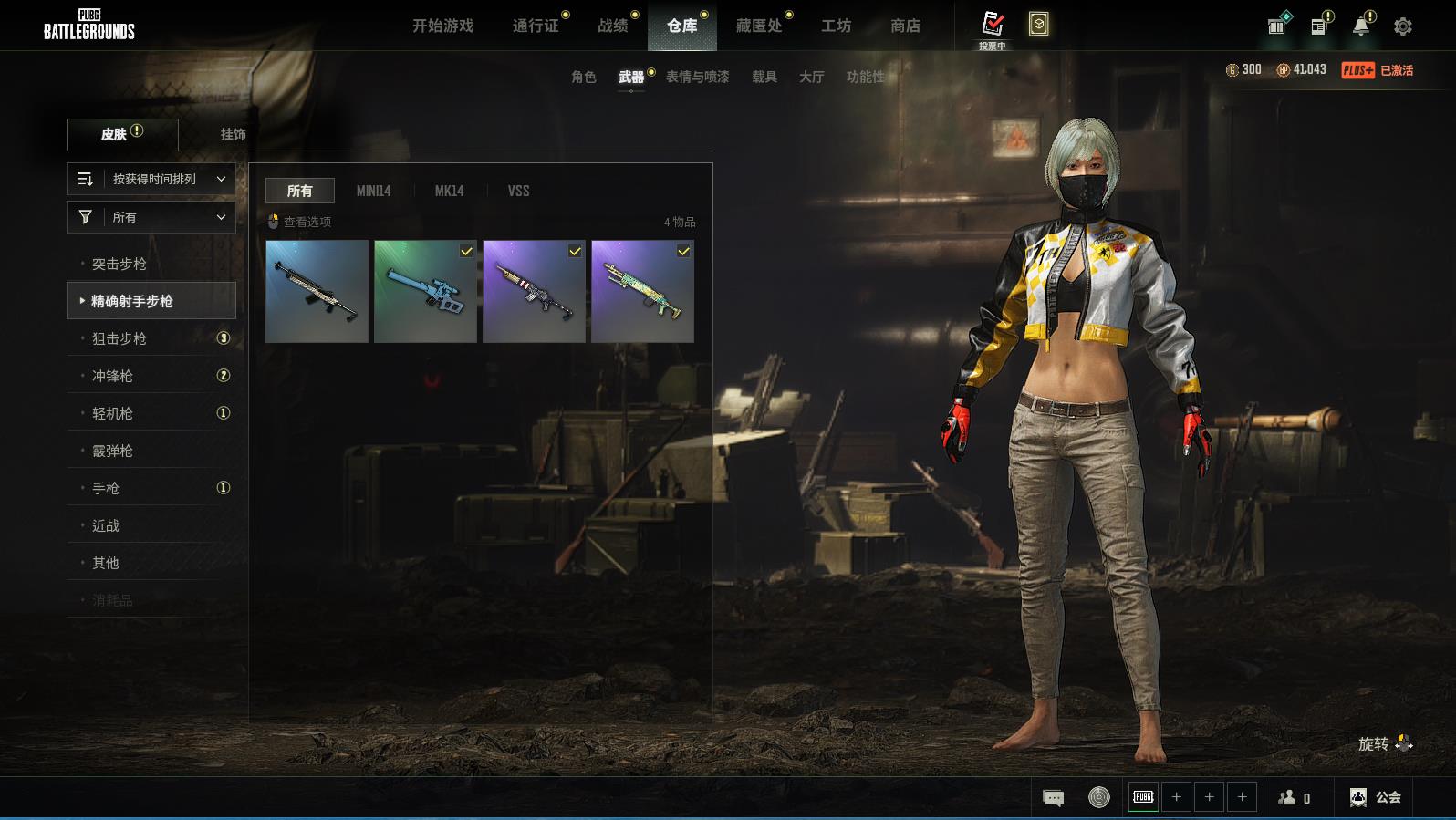
Task: Choose the 突击步枪 assault rifle category
Action: tap(120, 264)
